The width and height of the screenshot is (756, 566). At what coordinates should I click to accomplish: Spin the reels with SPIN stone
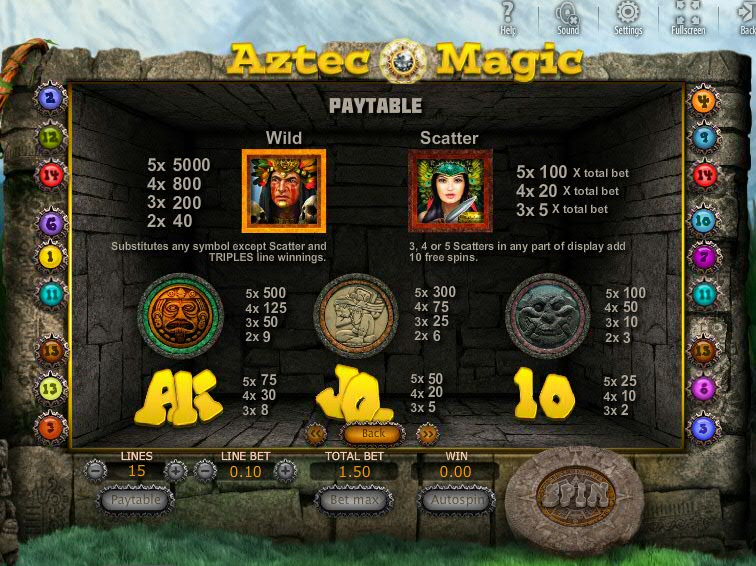click(572, 493)
